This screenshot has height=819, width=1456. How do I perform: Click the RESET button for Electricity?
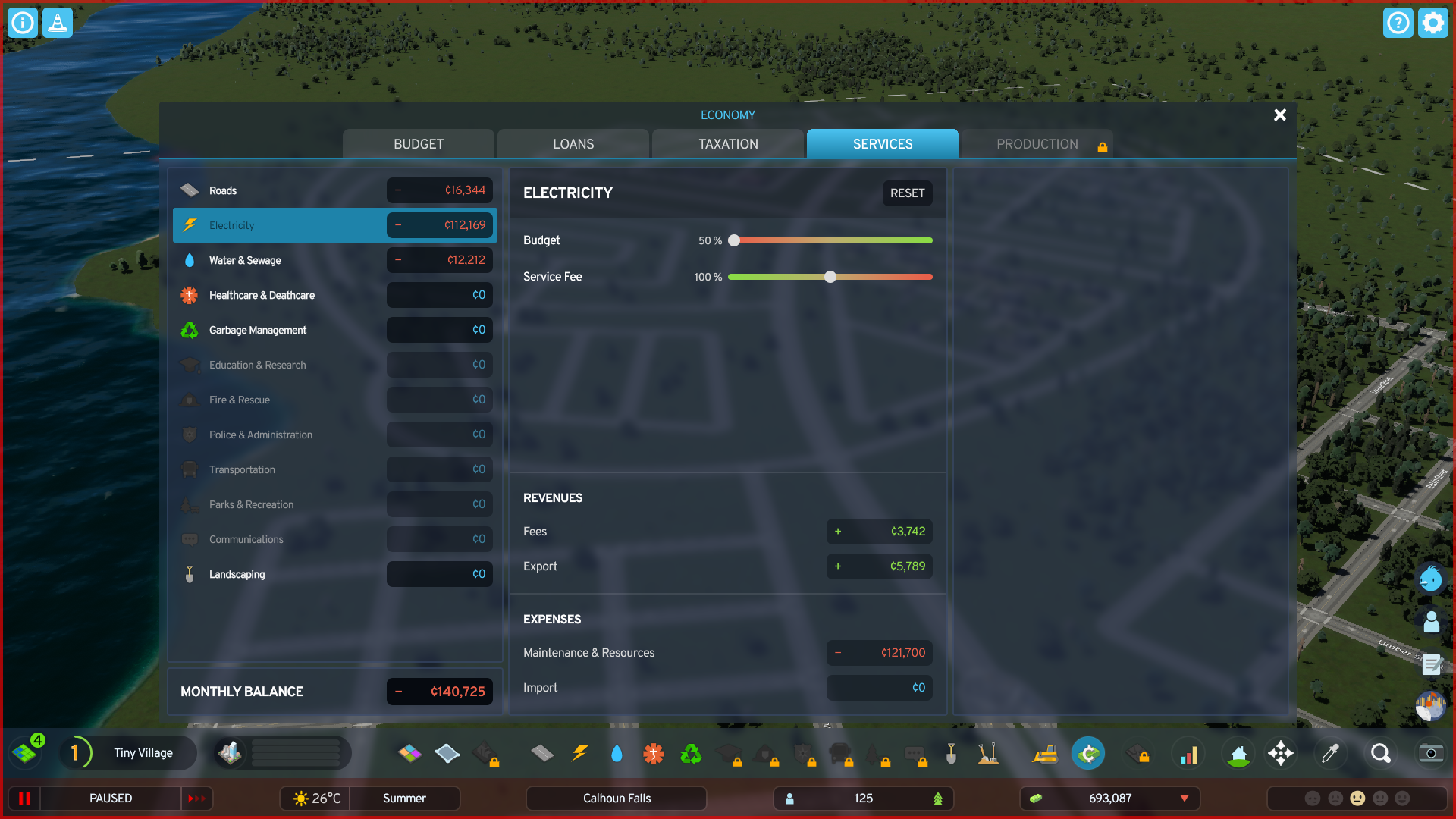907,193
